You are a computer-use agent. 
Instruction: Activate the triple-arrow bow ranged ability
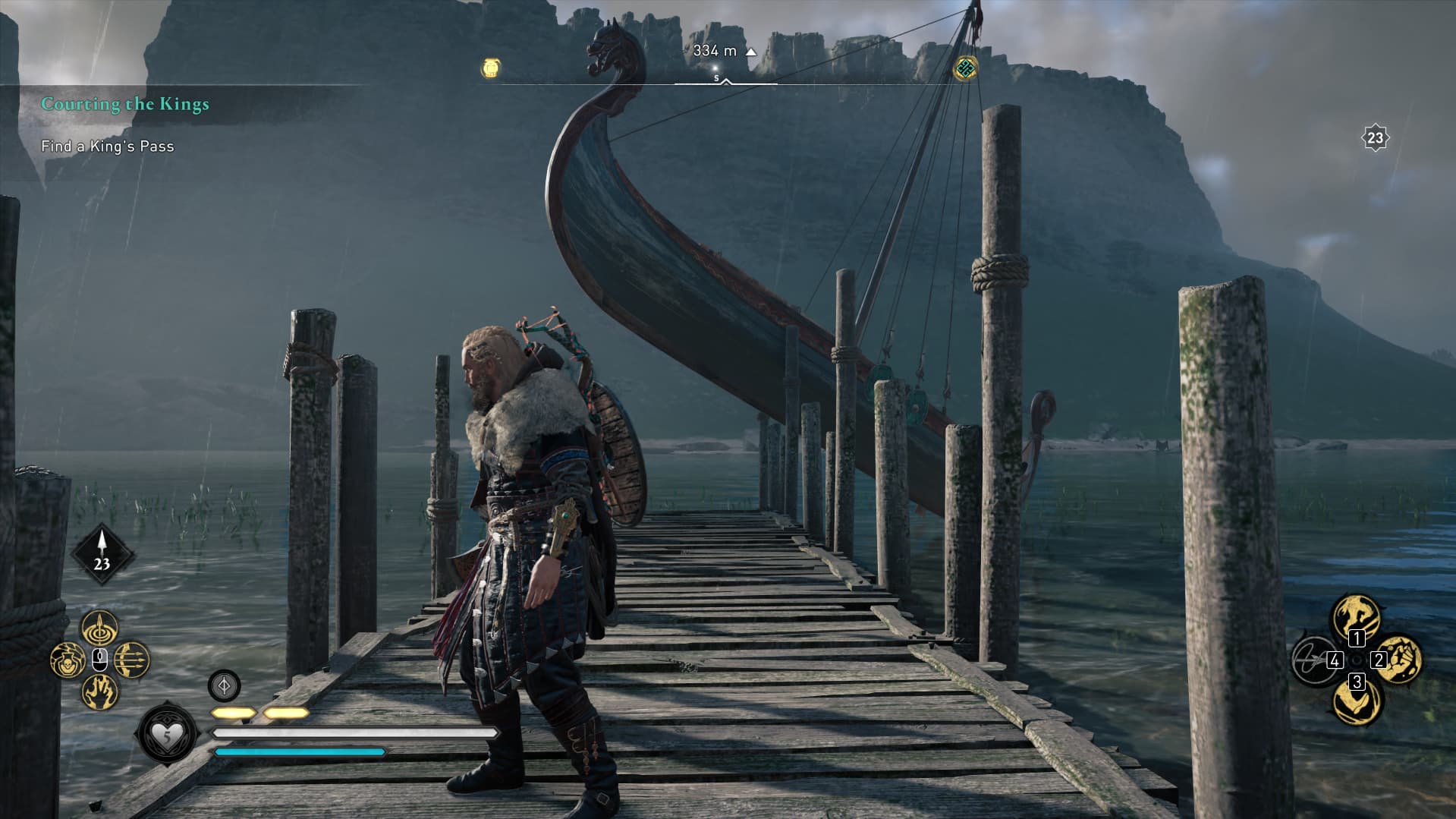(x=132, y=659)
